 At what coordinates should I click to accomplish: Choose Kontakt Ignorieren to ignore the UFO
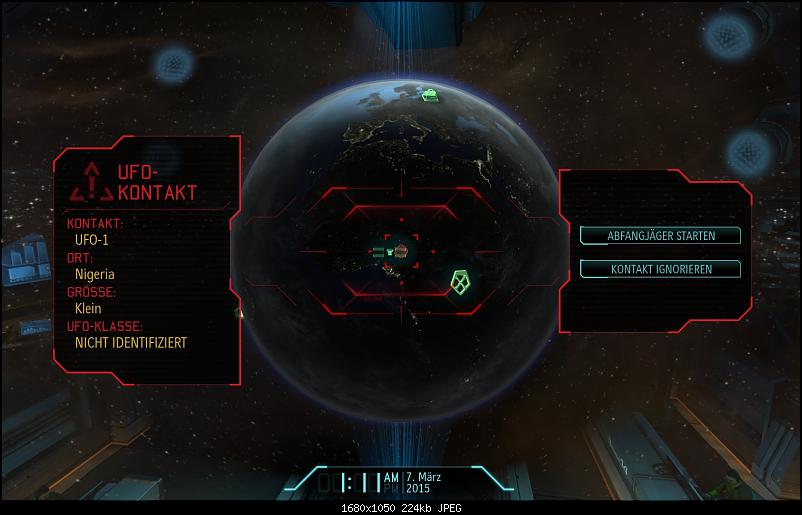pos(661,269)
